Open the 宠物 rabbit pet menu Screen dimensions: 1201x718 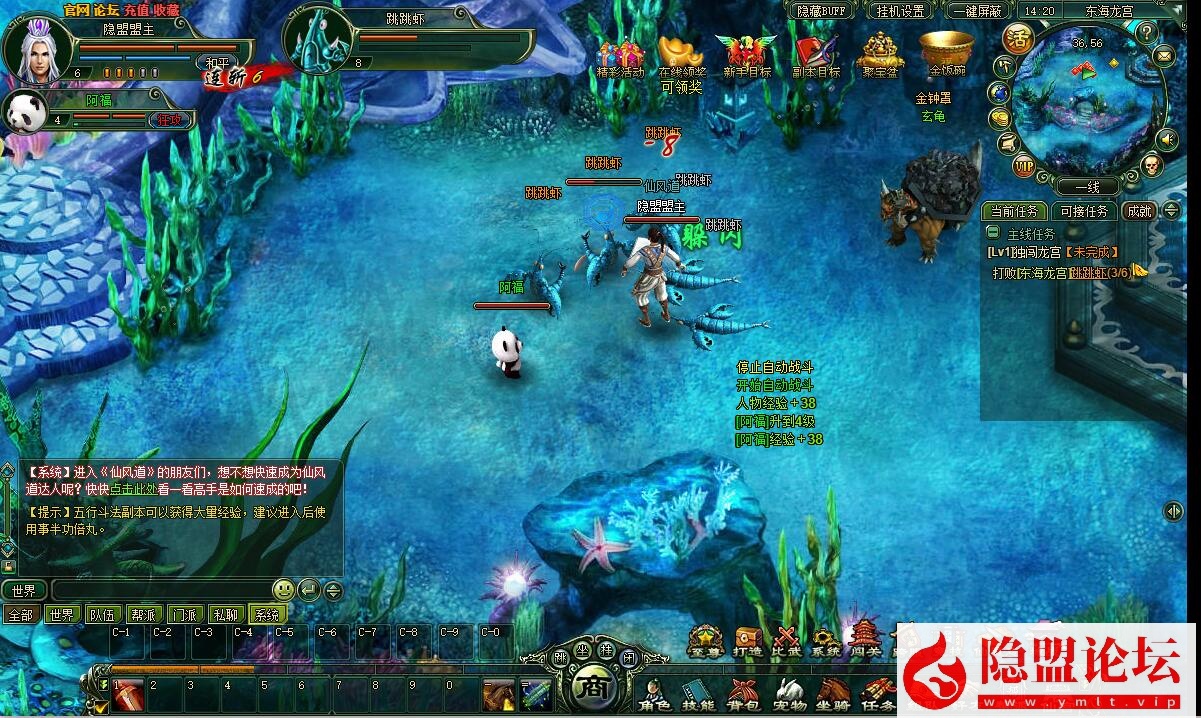tap(789, 693)
